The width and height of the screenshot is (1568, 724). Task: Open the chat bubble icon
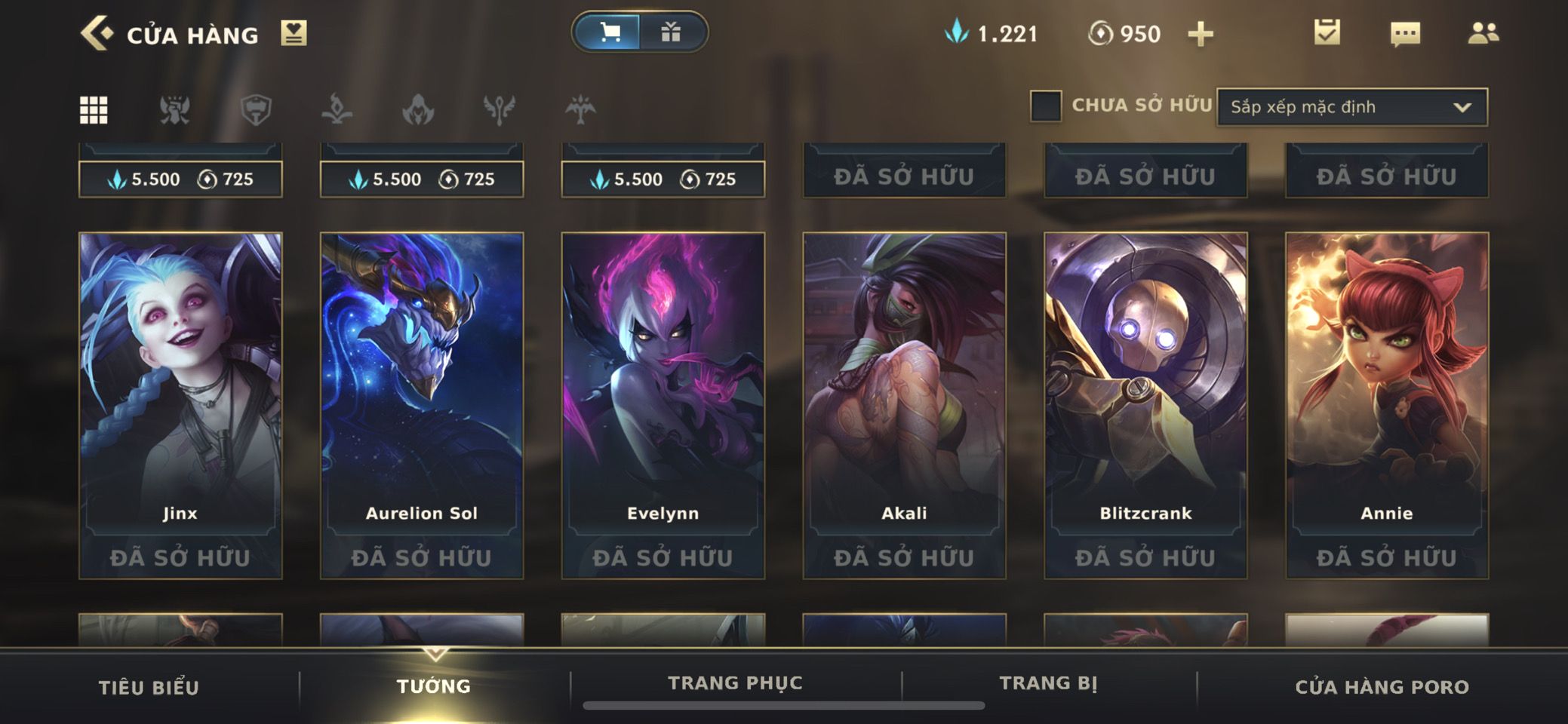(x=1404, y=34)
